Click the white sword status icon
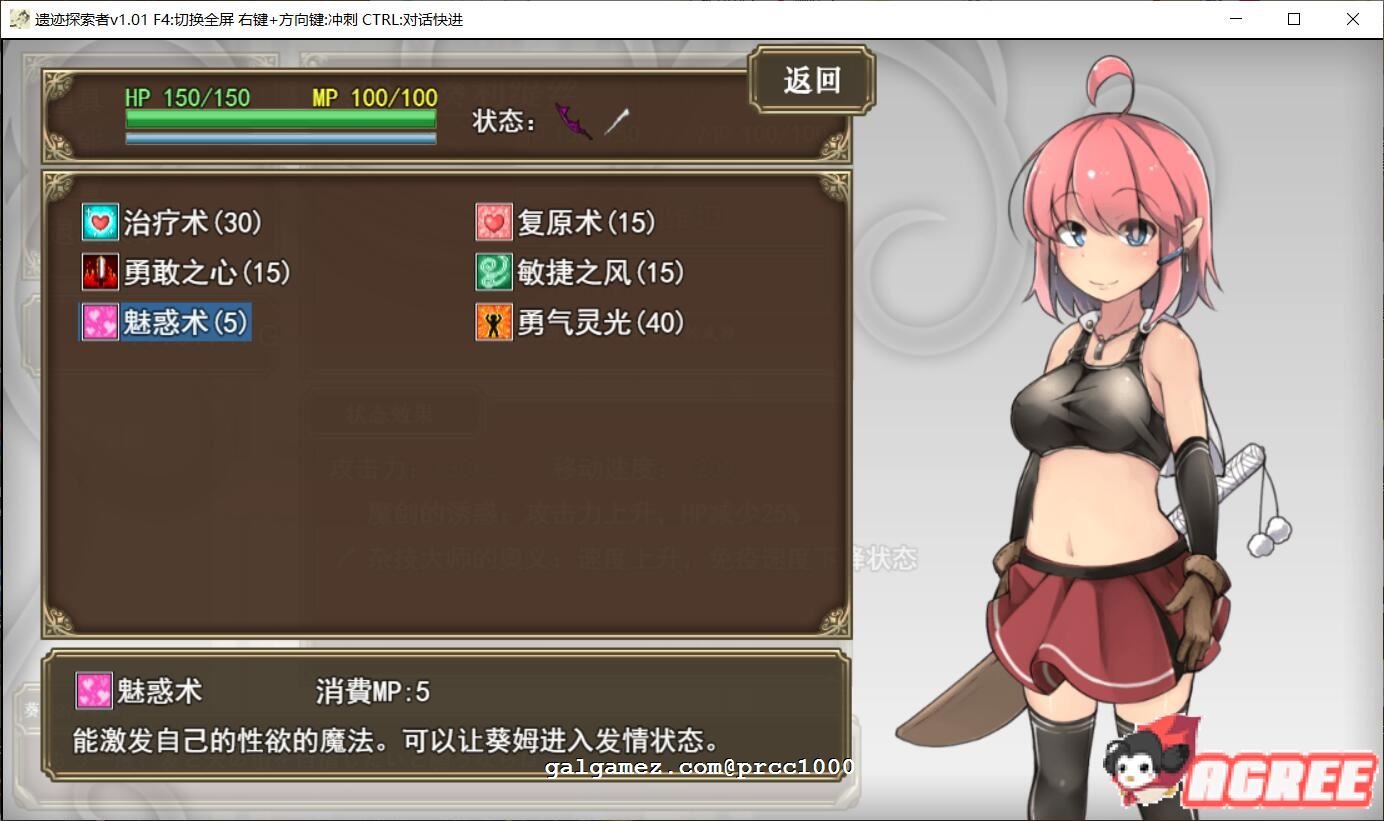This screenshot has height=821, width=1384. [614, 120]
